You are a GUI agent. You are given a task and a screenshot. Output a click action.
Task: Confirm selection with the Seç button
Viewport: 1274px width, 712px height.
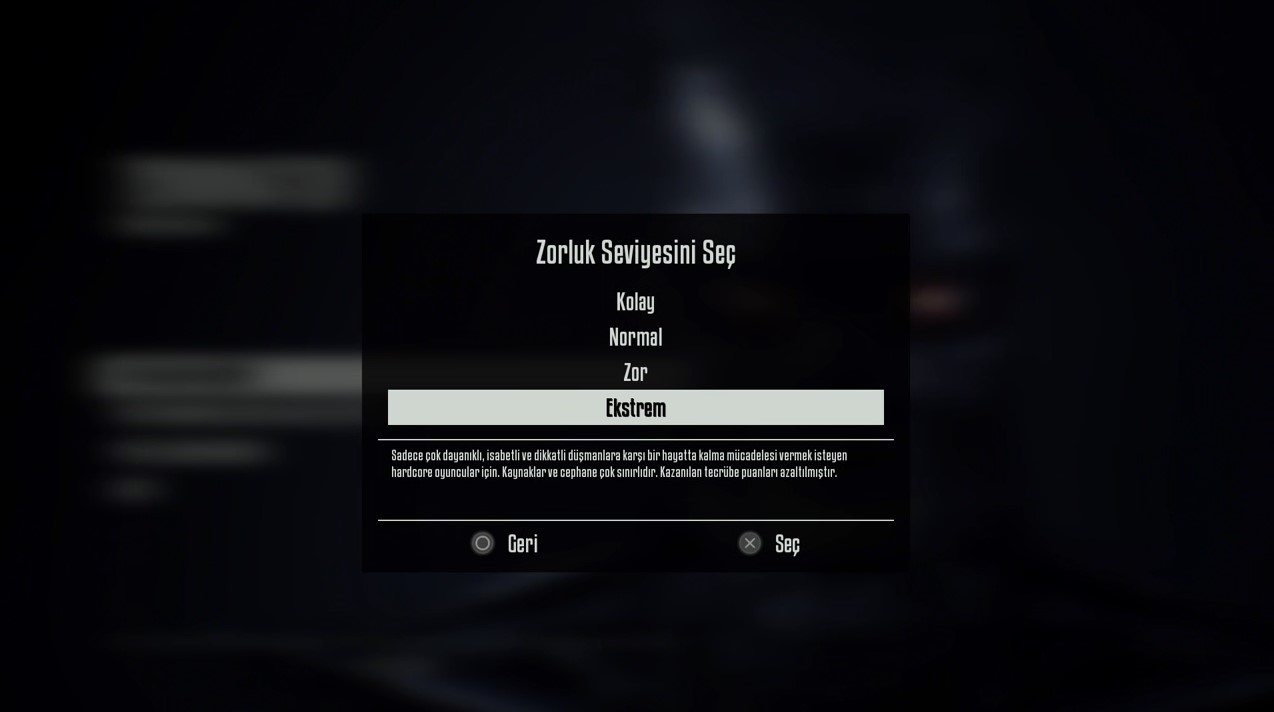point(770,543)
